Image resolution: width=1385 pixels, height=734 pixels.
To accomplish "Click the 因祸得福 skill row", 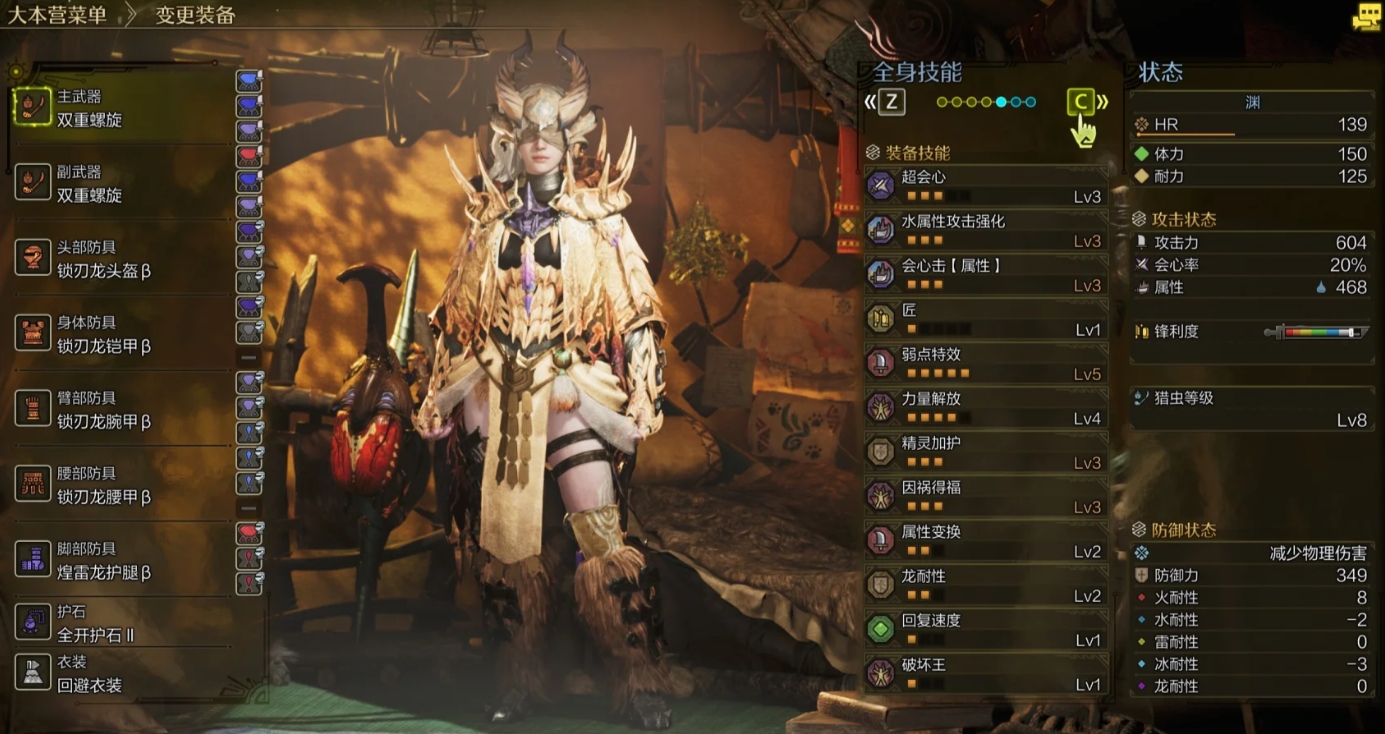I will (986, 496).
